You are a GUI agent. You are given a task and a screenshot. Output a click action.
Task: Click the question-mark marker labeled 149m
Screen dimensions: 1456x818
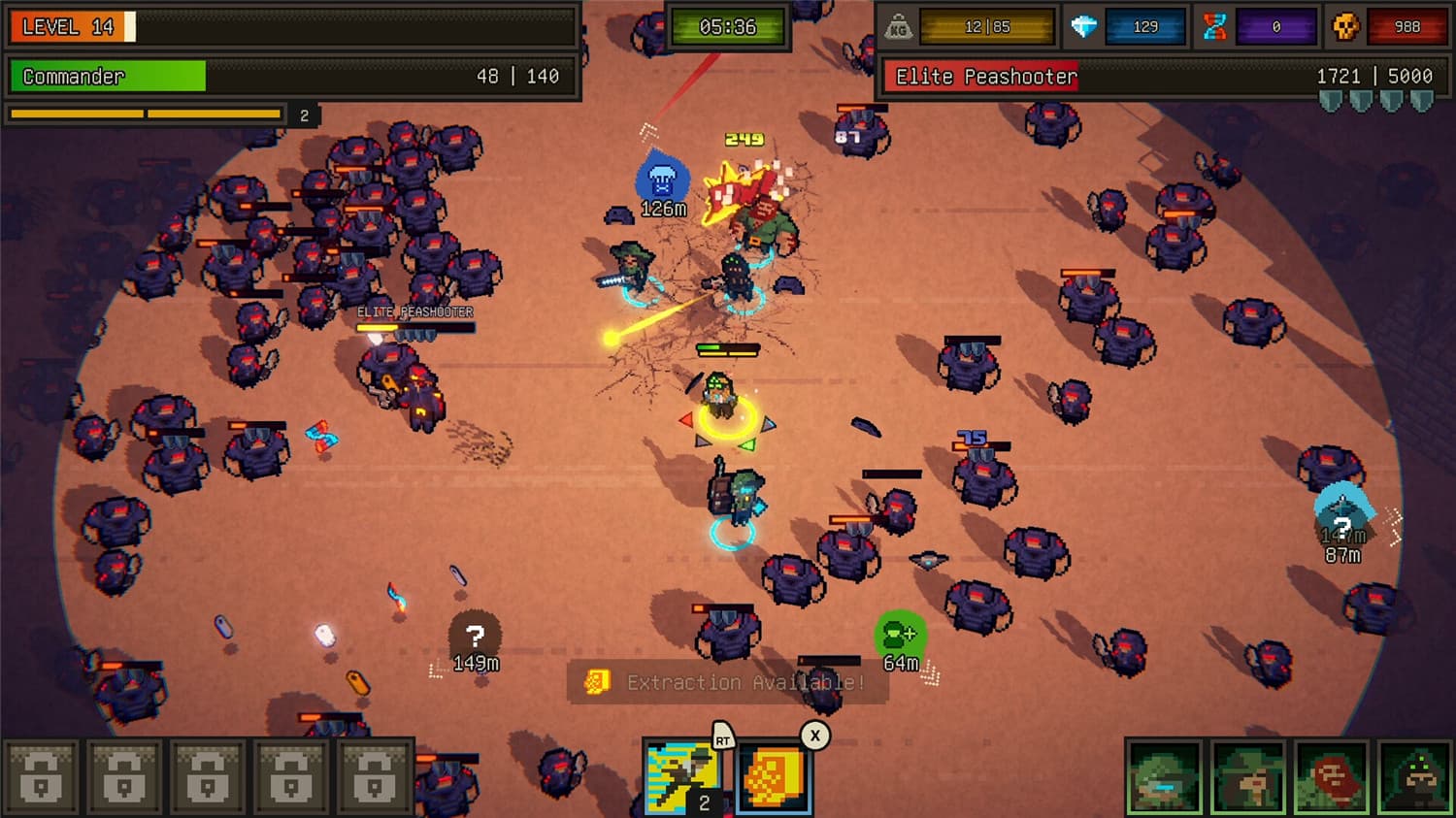click(474, 636)
